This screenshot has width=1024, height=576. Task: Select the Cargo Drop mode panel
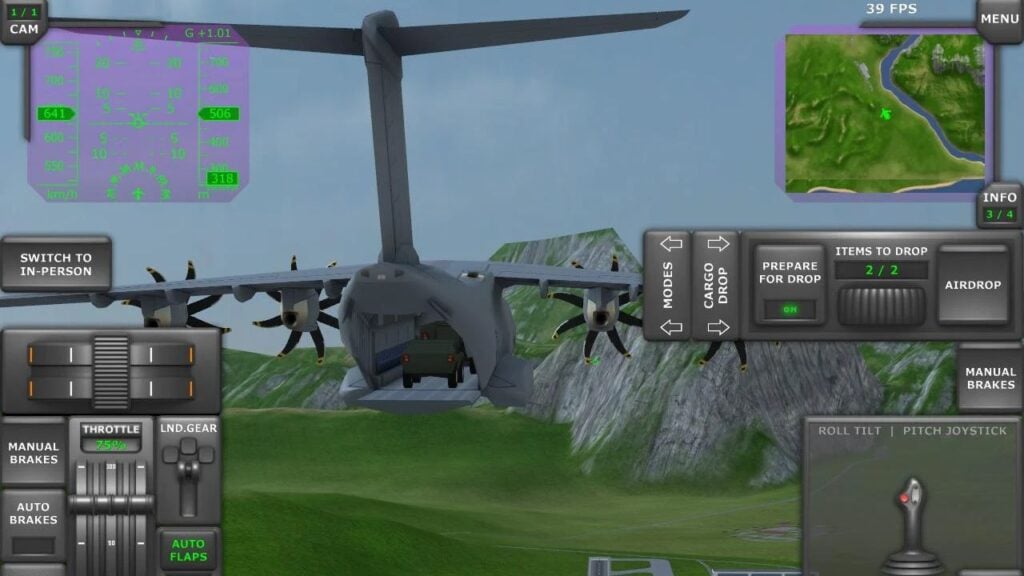click(716, 285)
